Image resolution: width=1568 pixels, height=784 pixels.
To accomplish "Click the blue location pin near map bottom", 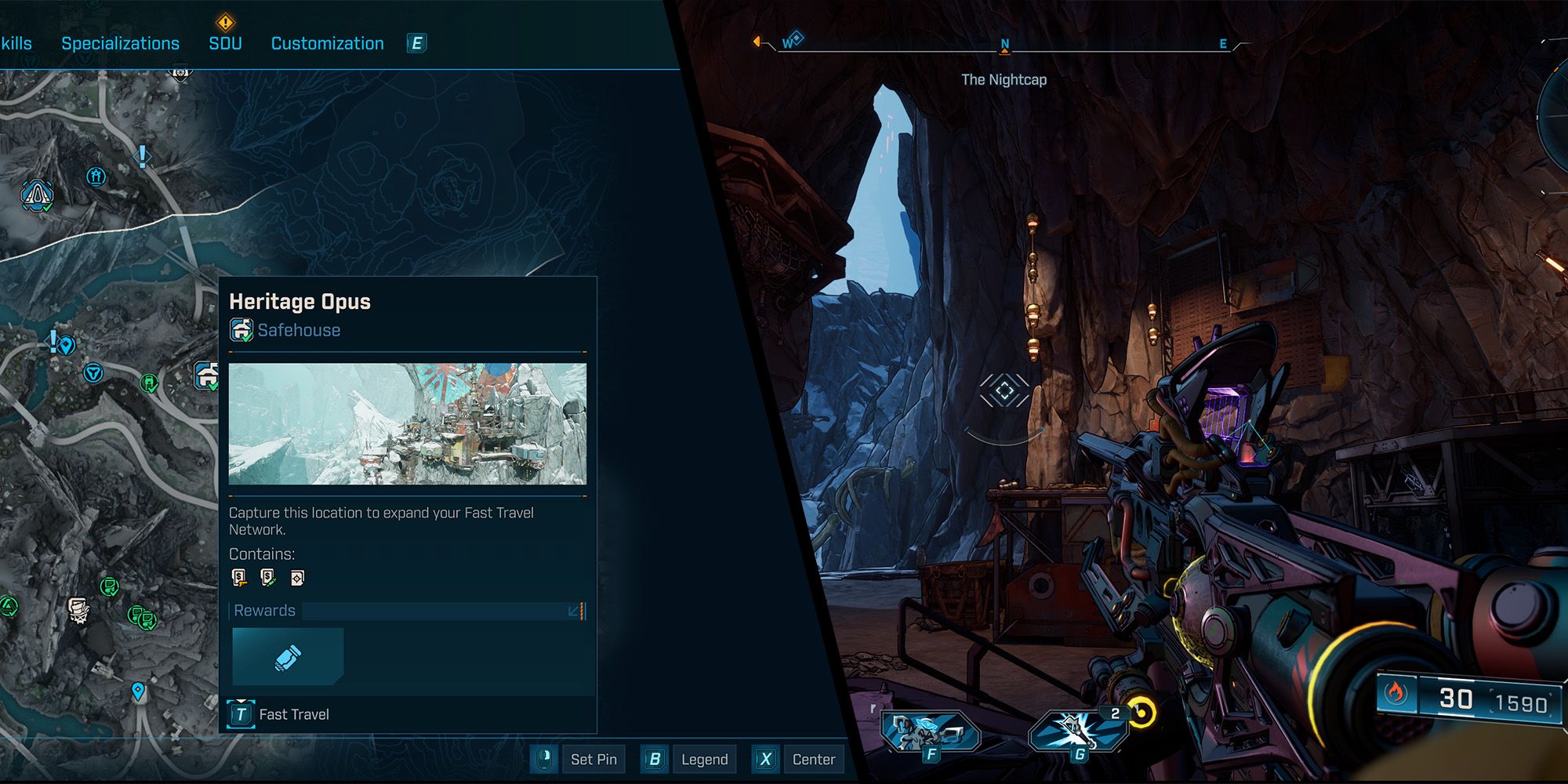I will [x=138, y=691].
